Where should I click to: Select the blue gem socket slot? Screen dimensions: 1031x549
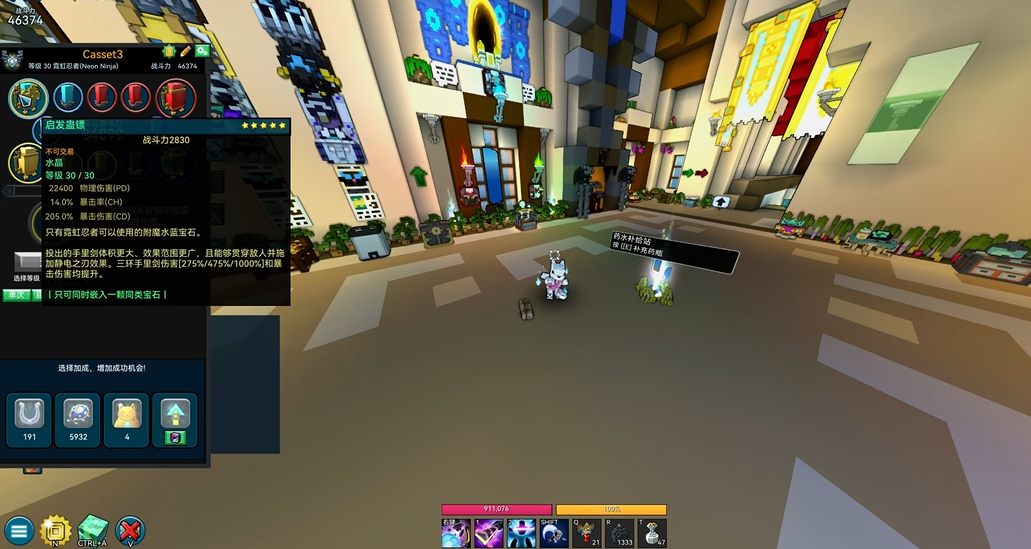coord(68,97)
